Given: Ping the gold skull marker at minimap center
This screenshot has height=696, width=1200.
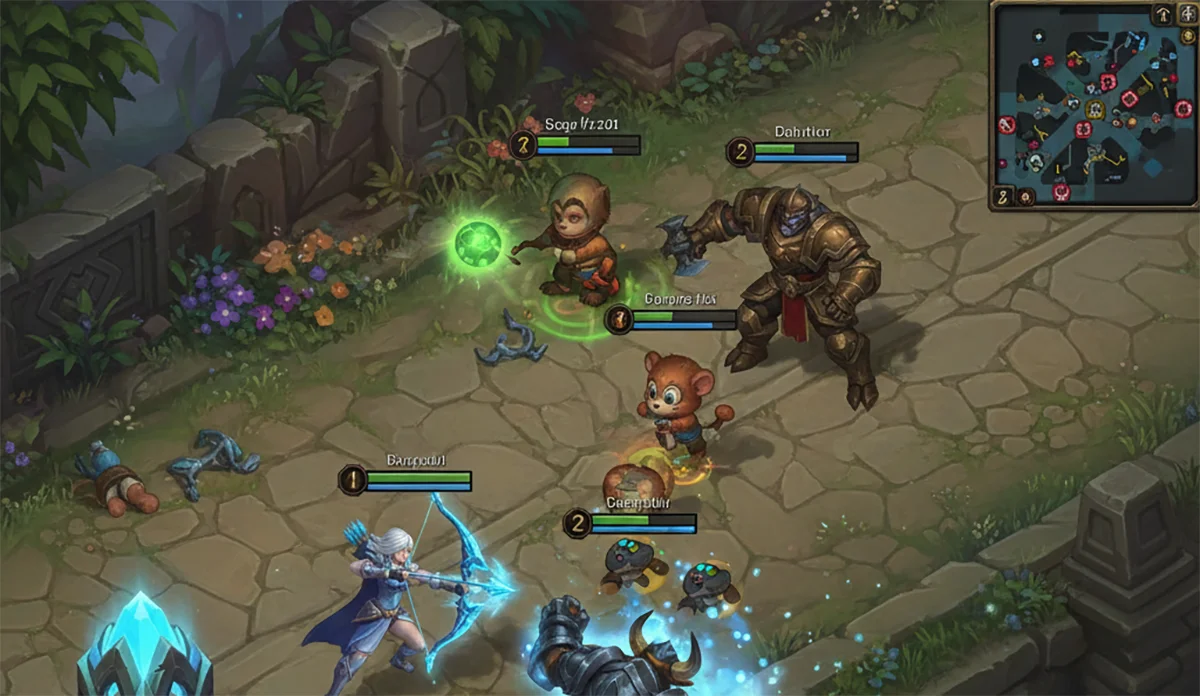Looking at the screenshot, I should [x=1095, y=110].
